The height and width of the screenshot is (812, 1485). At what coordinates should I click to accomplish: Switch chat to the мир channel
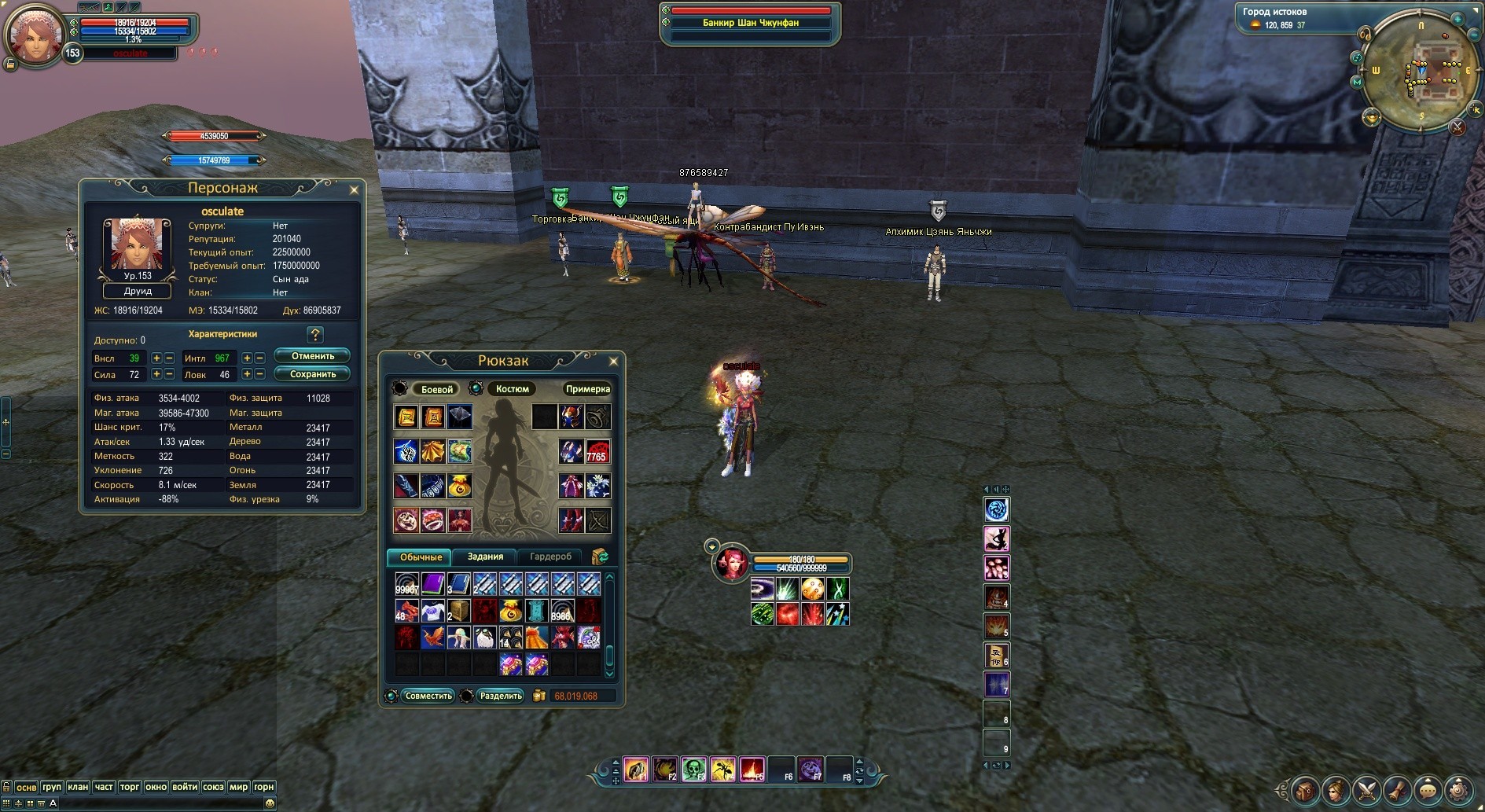tap(238, 787)
